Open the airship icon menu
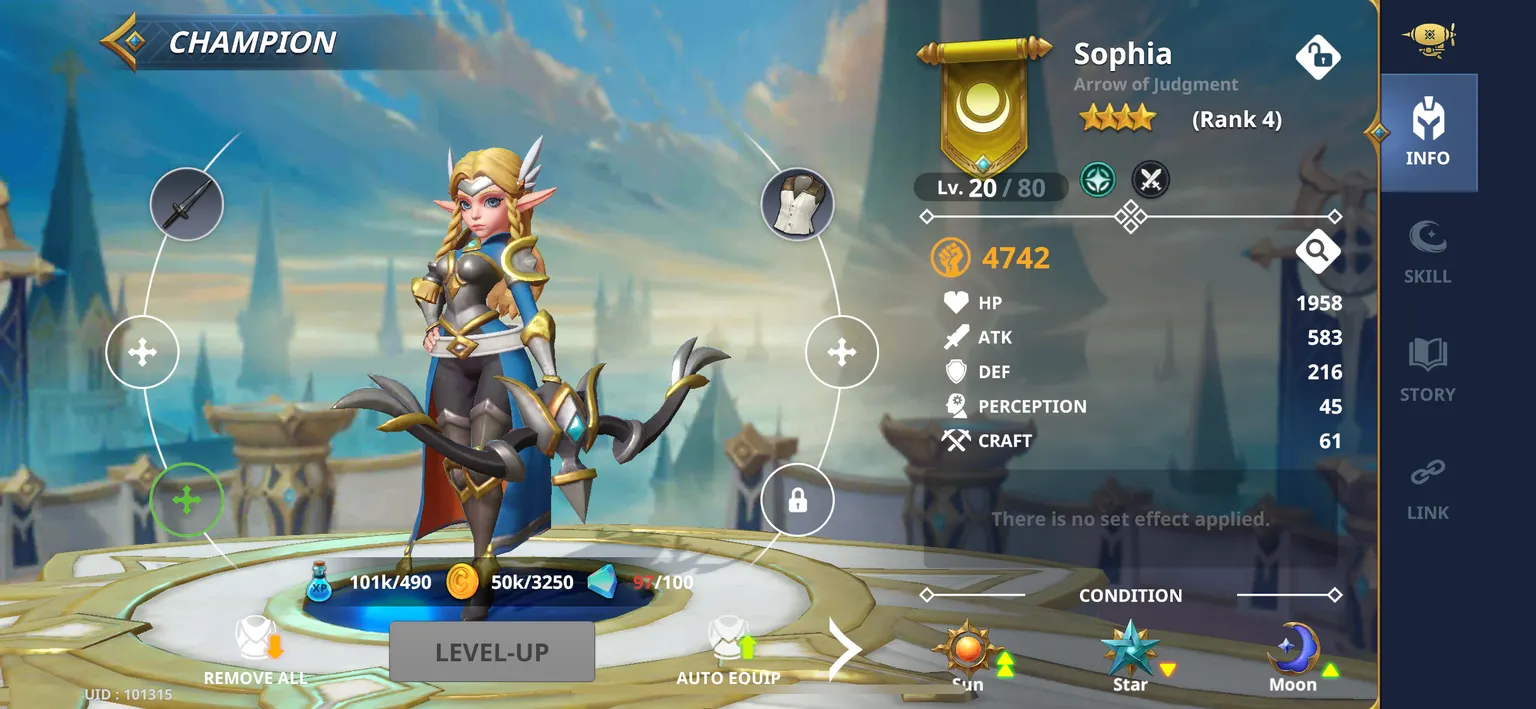Viewport: 1536px width, 709px height. tap(1428, 38)
